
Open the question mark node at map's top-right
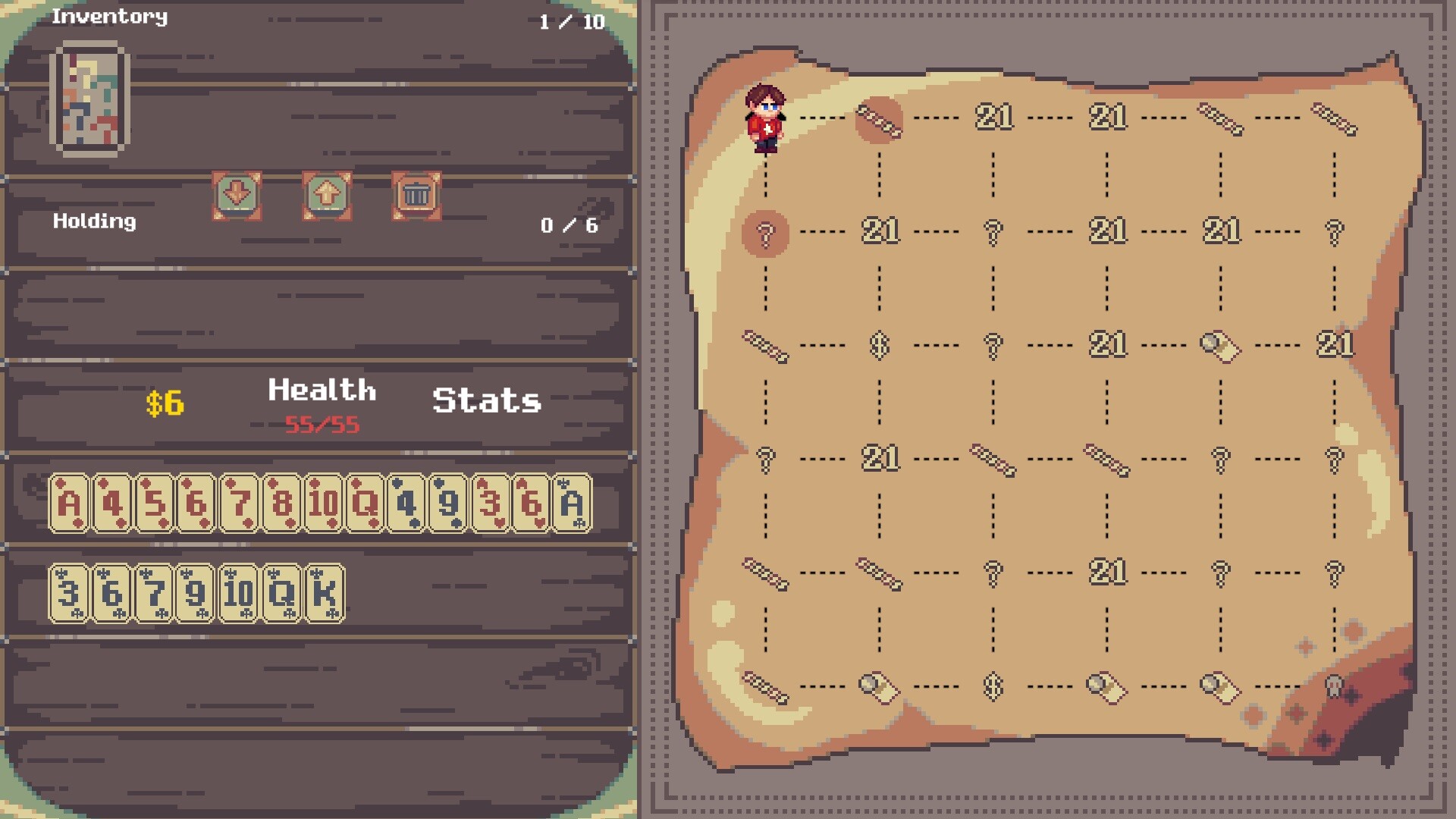[x=1333, y=231]
